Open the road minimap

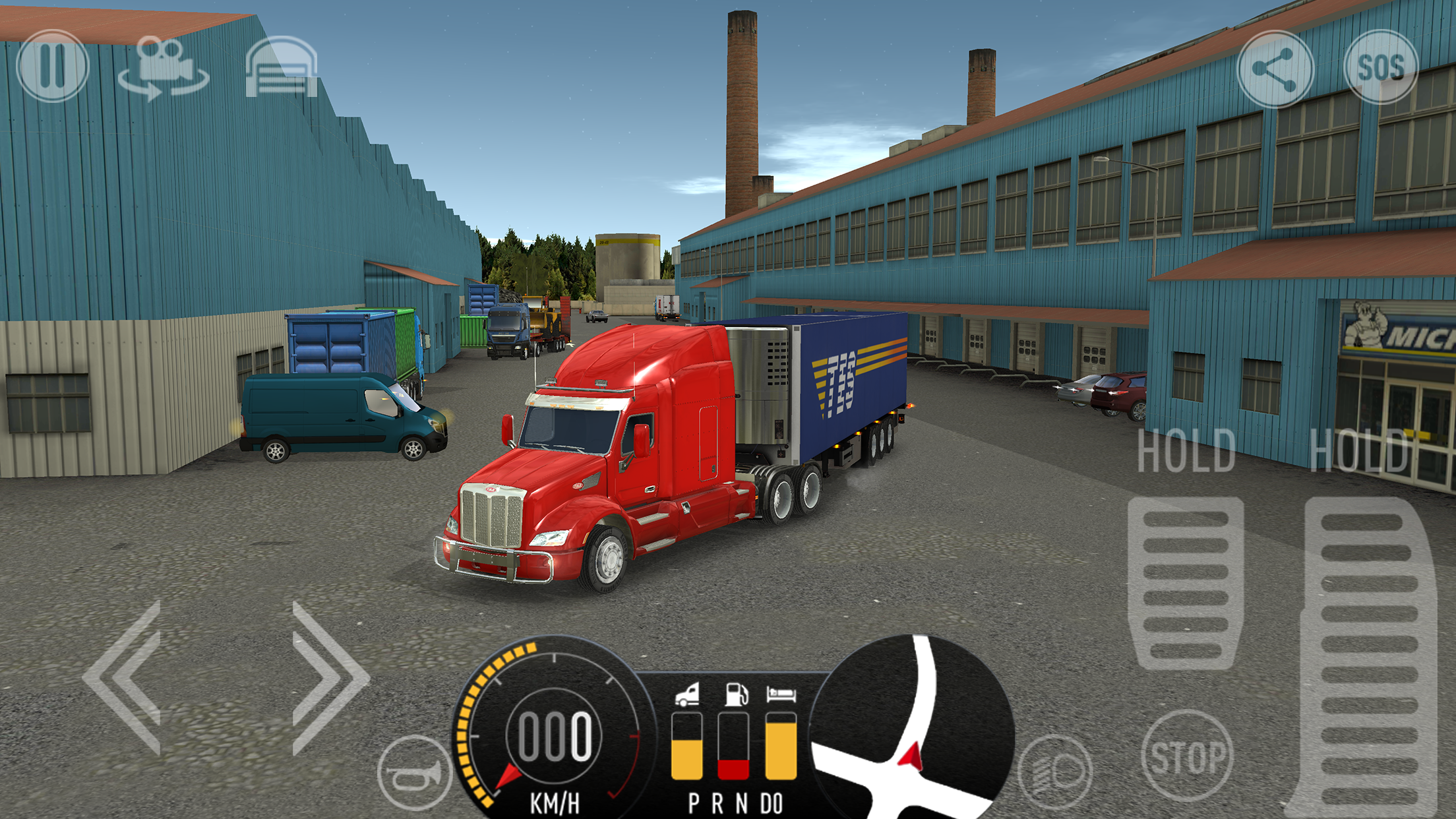913,729
